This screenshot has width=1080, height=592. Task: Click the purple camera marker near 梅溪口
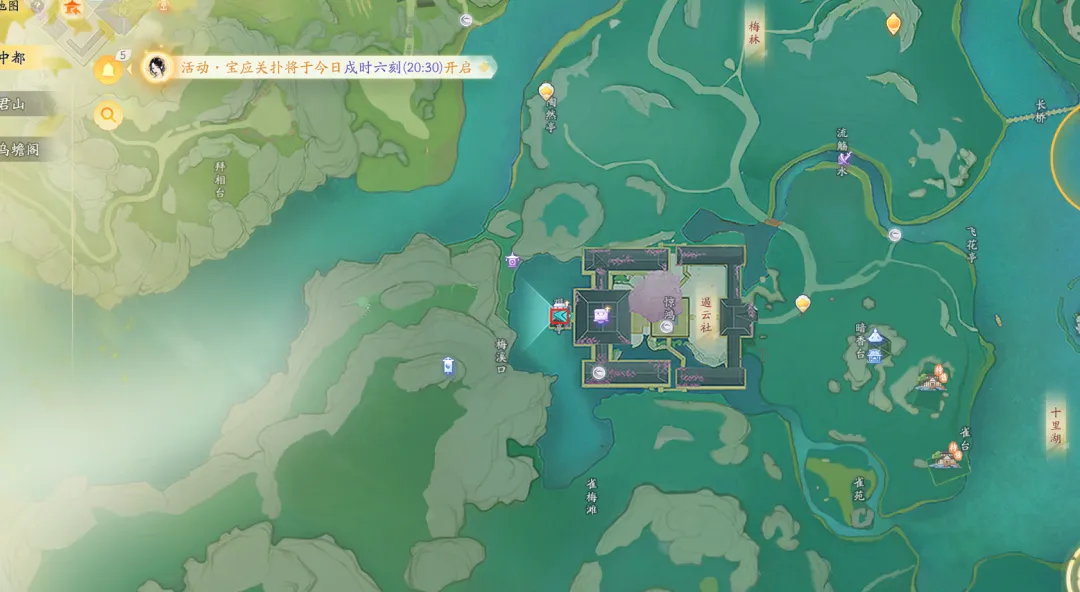click(513, 261)
